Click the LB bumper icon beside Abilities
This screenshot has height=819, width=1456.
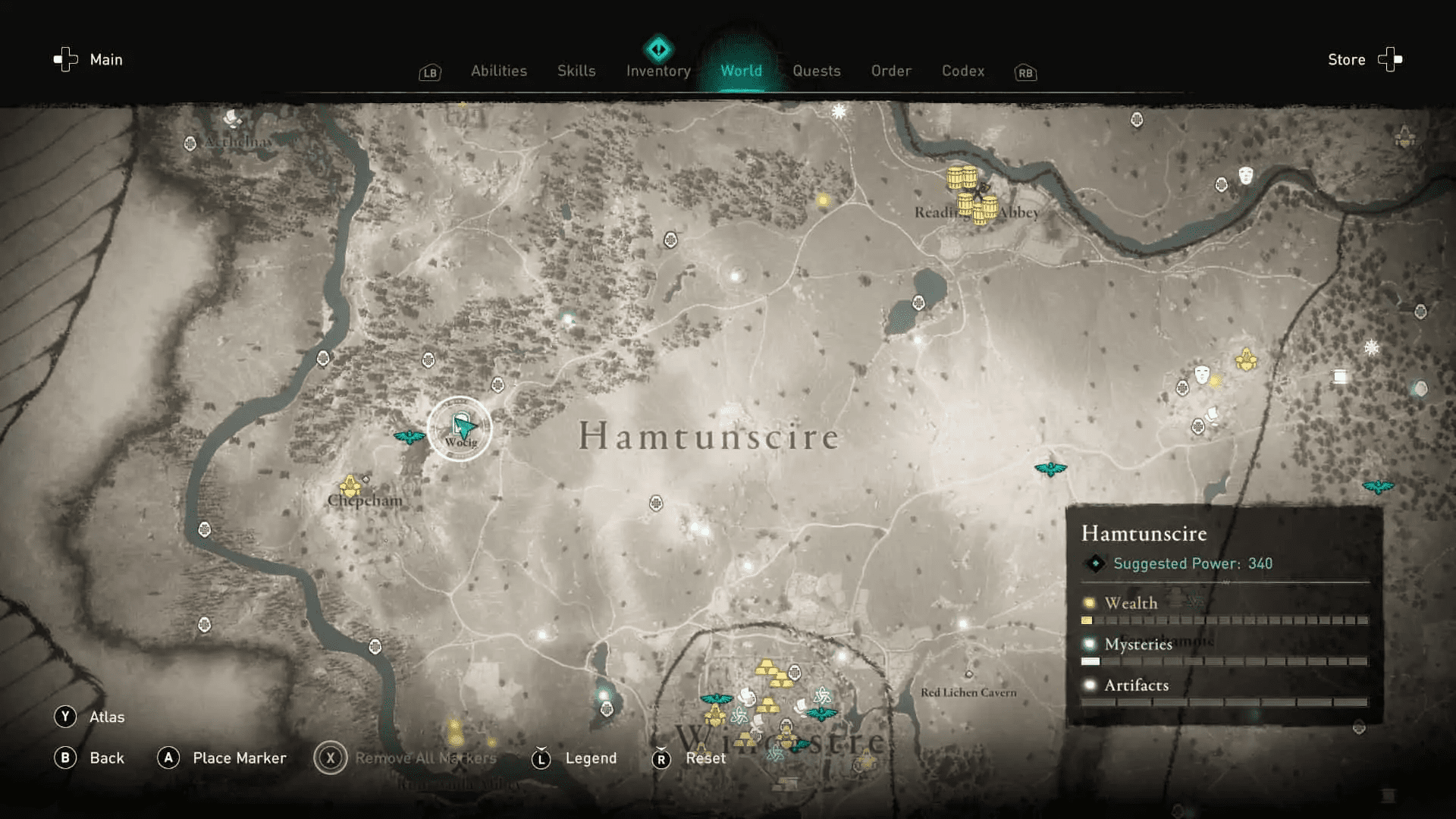(x=429, y=73)
